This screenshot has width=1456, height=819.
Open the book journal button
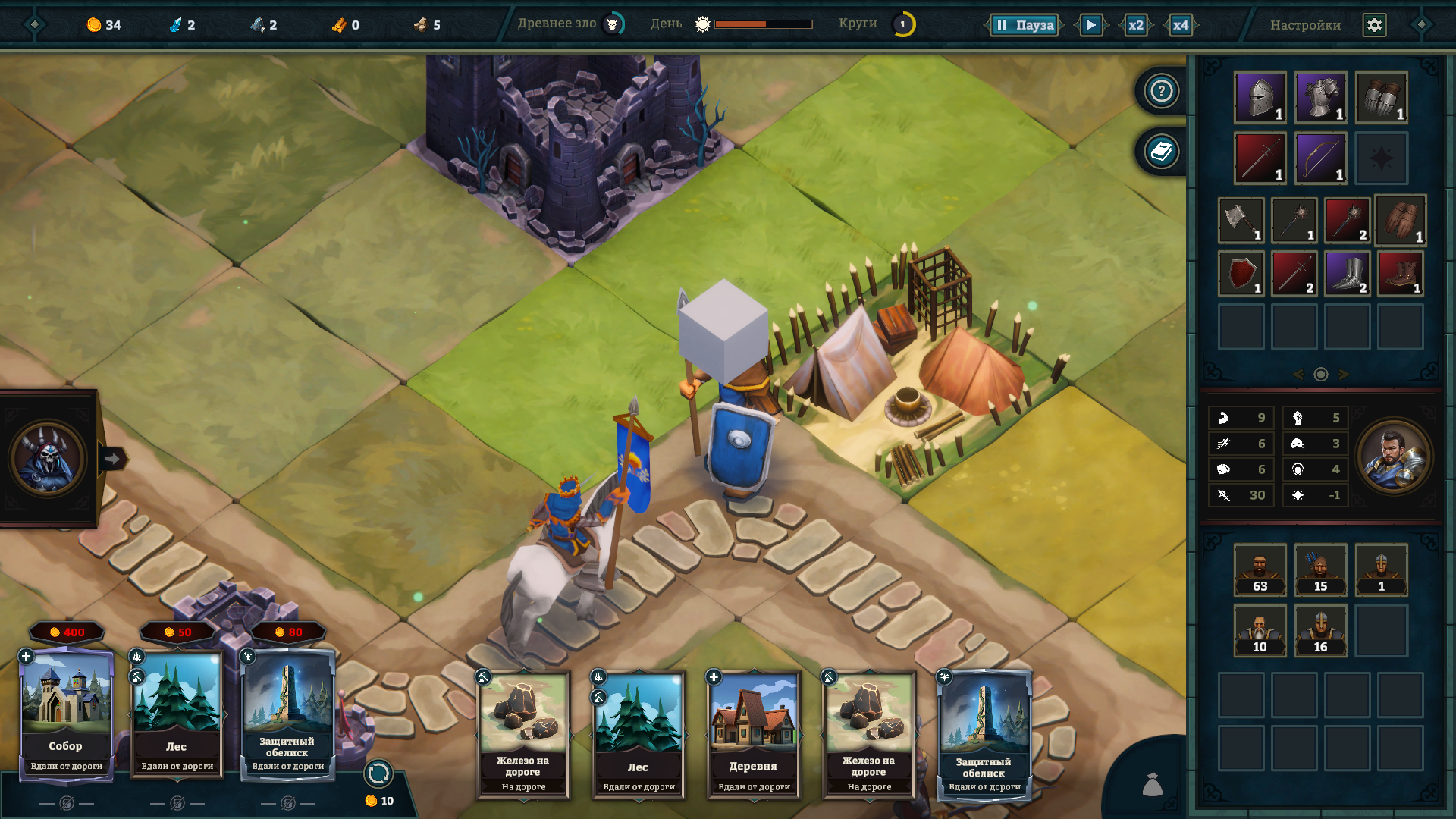[x=1161, y=152]
